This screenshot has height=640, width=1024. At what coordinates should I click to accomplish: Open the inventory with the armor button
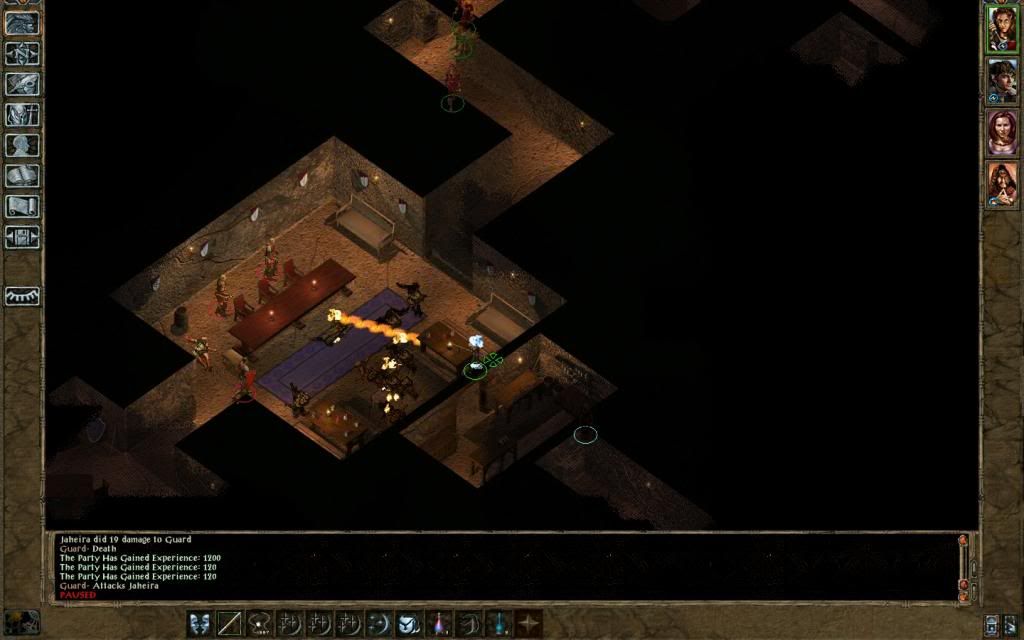tap(22, 114)
